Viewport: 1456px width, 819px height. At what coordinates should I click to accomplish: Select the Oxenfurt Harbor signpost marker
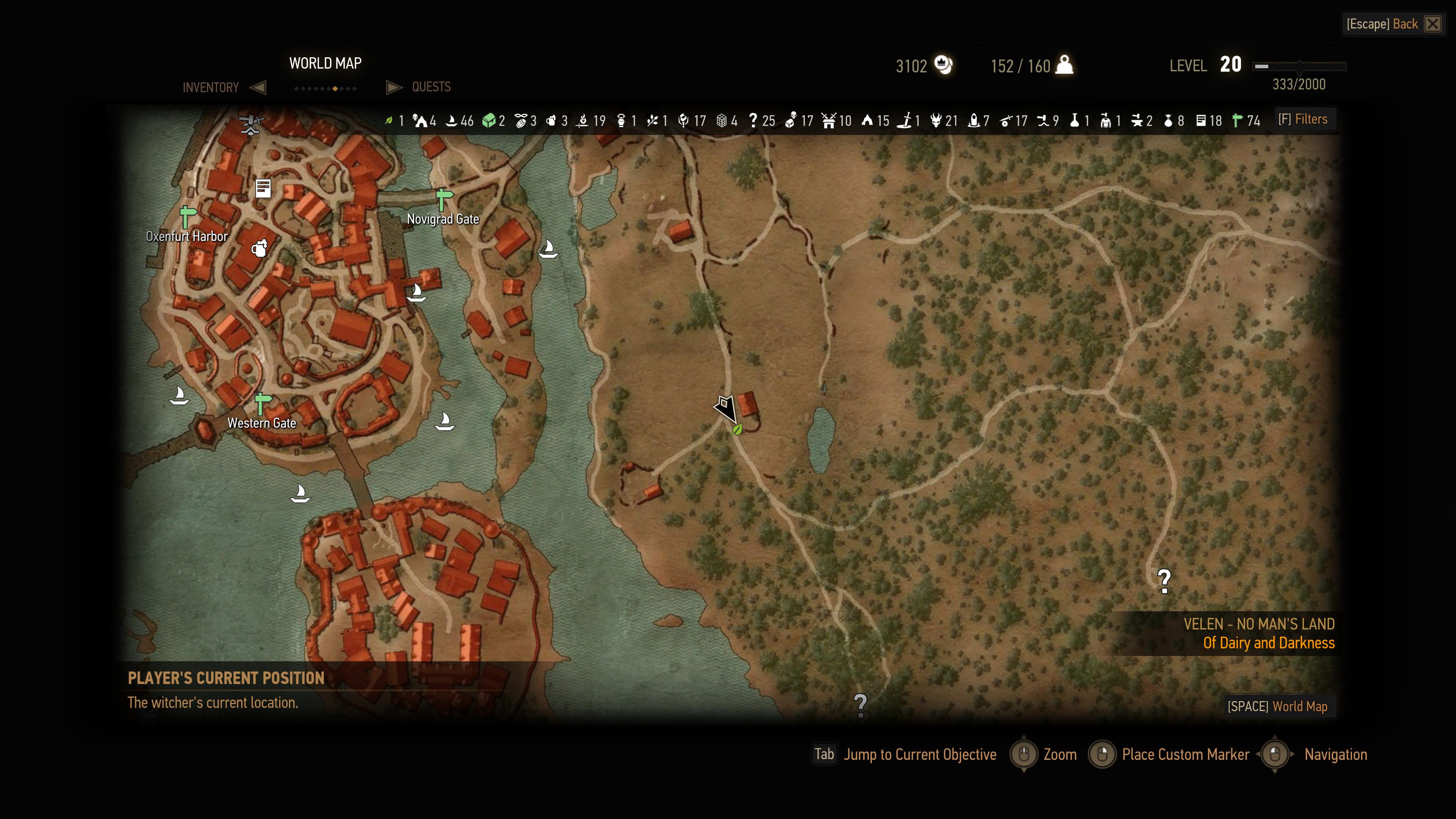click(x=187, y=217)
